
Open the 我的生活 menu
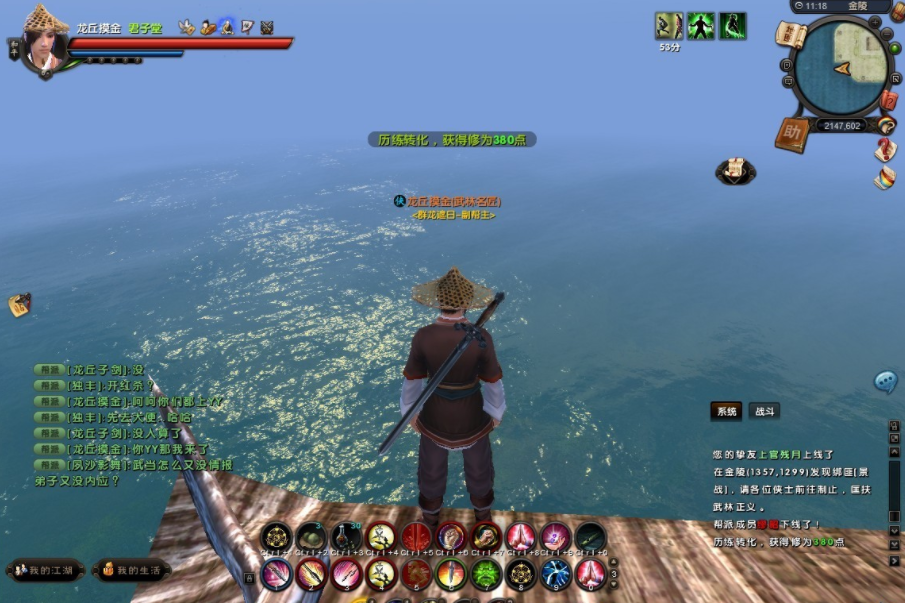click(132, 570)
